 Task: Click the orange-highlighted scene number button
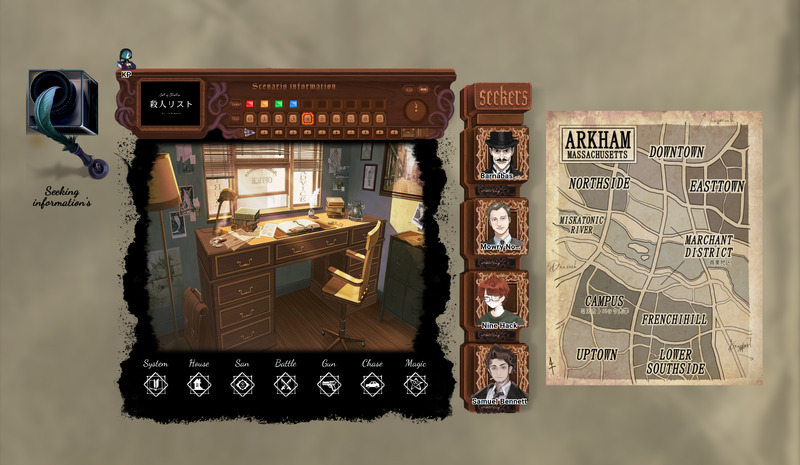click(x=308, y=119)
